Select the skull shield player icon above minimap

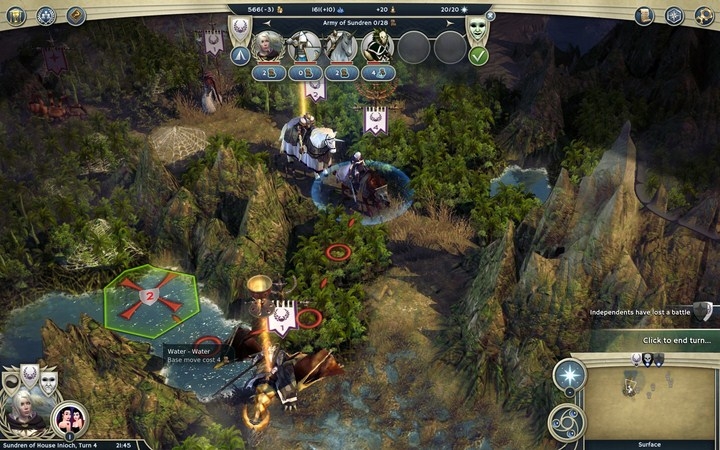648,359
